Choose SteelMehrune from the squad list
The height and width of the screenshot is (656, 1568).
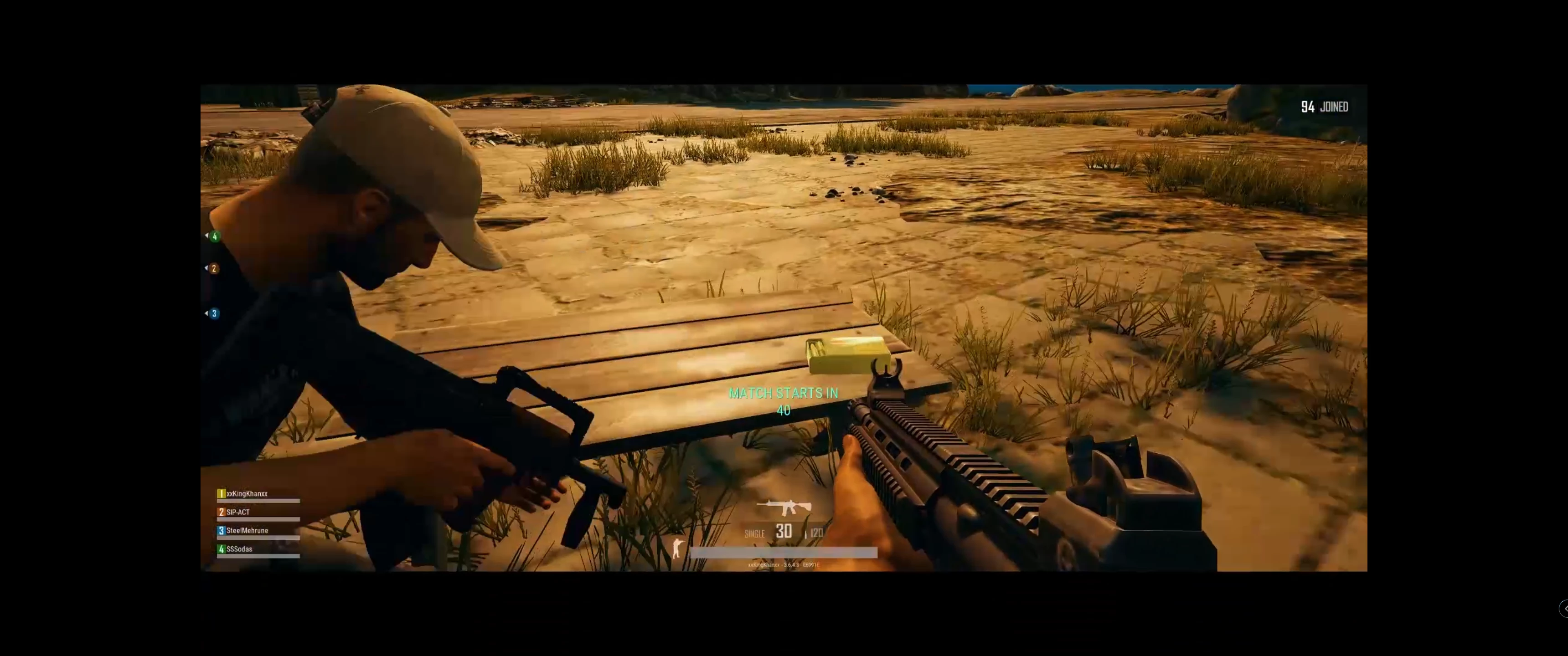pos(247,531)
